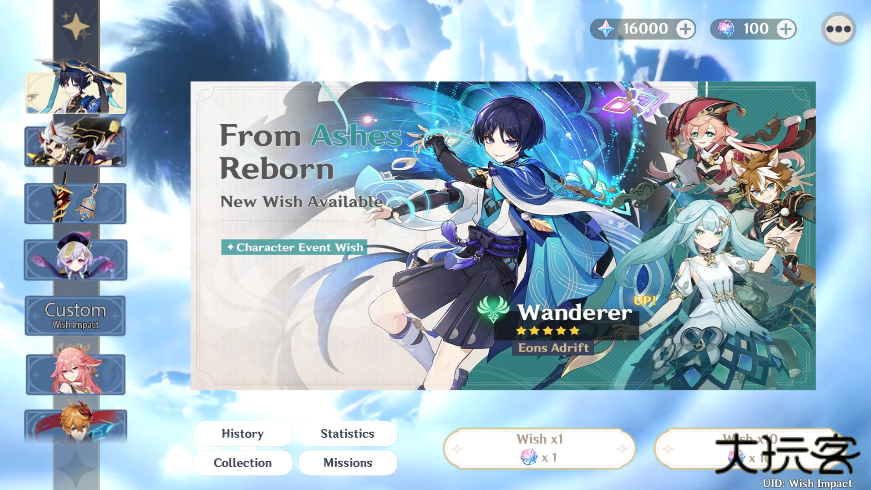Add more Primogems with the plus button
The image size is (871, 490).
(685, 29)
